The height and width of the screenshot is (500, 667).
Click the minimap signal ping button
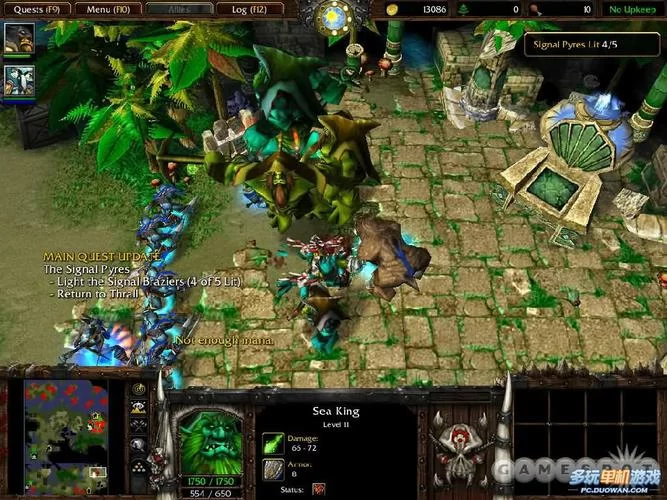(140, 390)
